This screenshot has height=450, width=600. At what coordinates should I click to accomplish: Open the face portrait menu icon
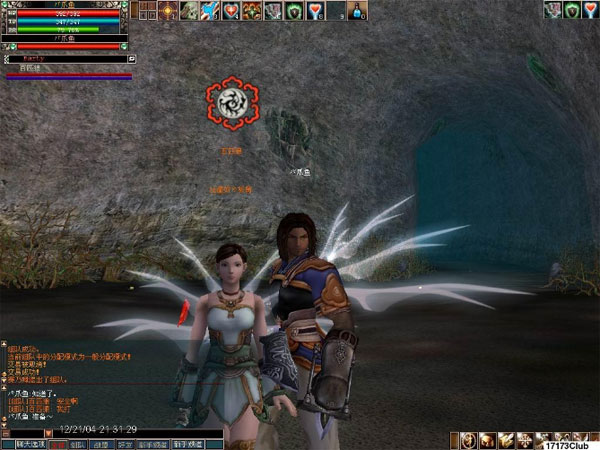[488, 441]
